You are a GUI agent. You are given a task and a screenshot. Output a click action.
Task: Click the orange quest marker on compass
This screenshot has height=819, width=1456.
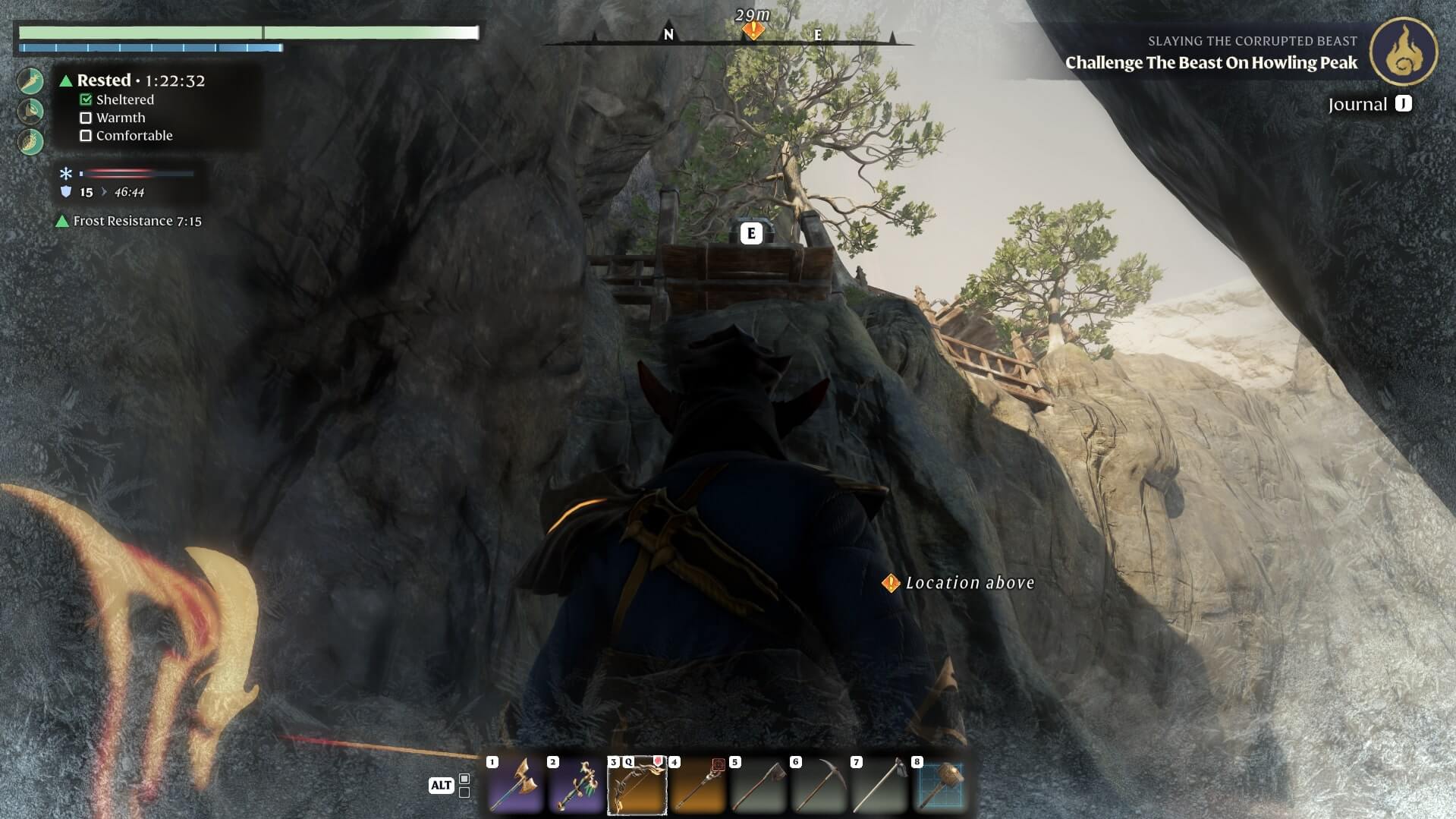point(753,30)
